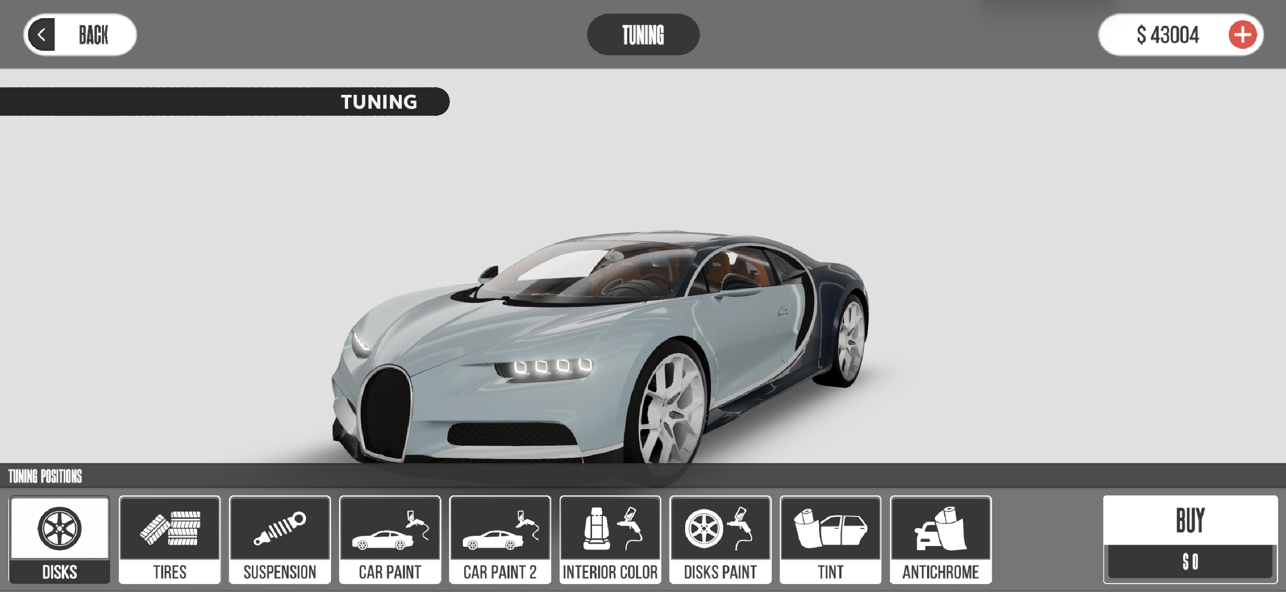The image size is (1286, 592).
Task: Add more money with the red plus
Action: (1242, 35)
